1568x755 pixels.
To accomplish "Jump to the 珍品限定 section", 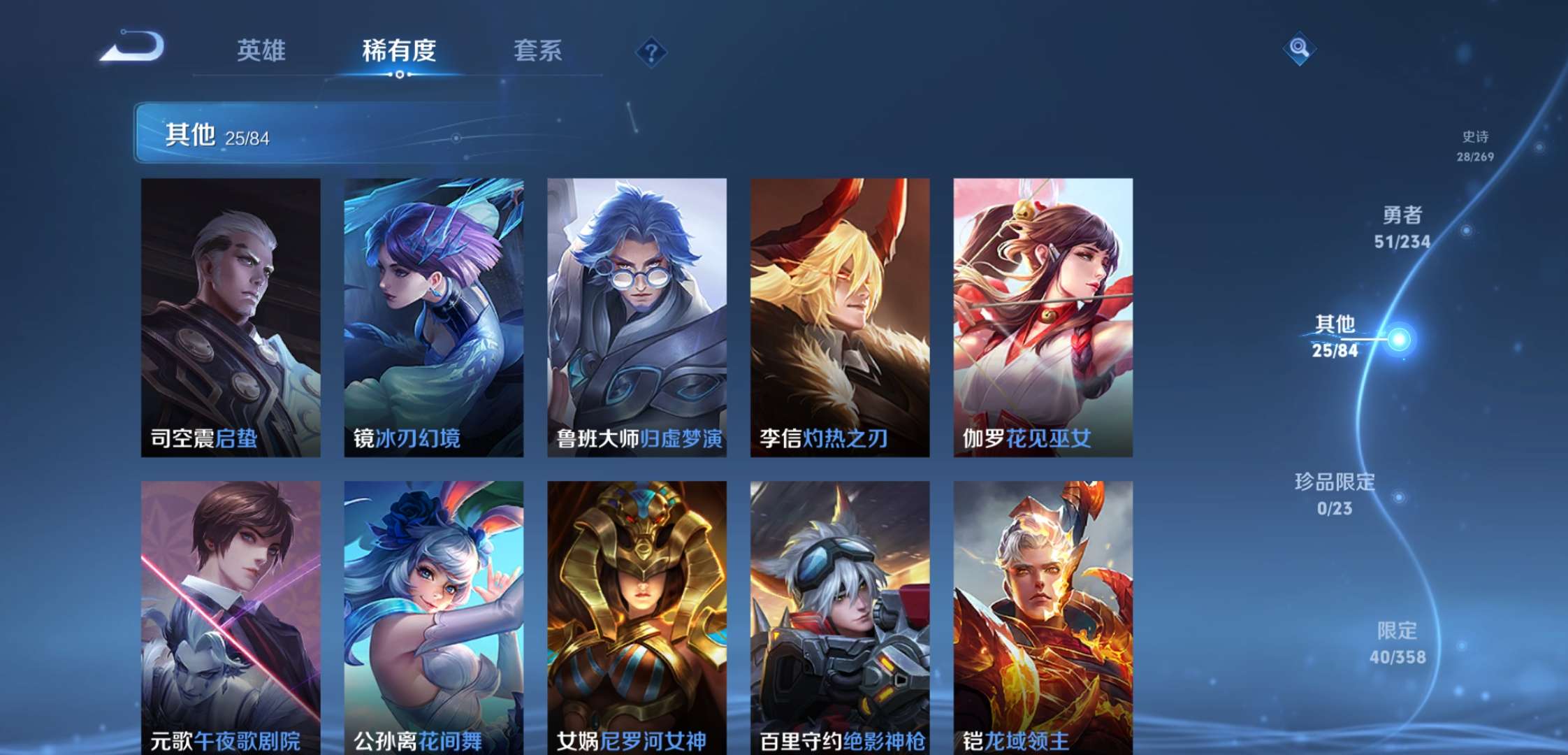I will click(x=1335, y=494).
